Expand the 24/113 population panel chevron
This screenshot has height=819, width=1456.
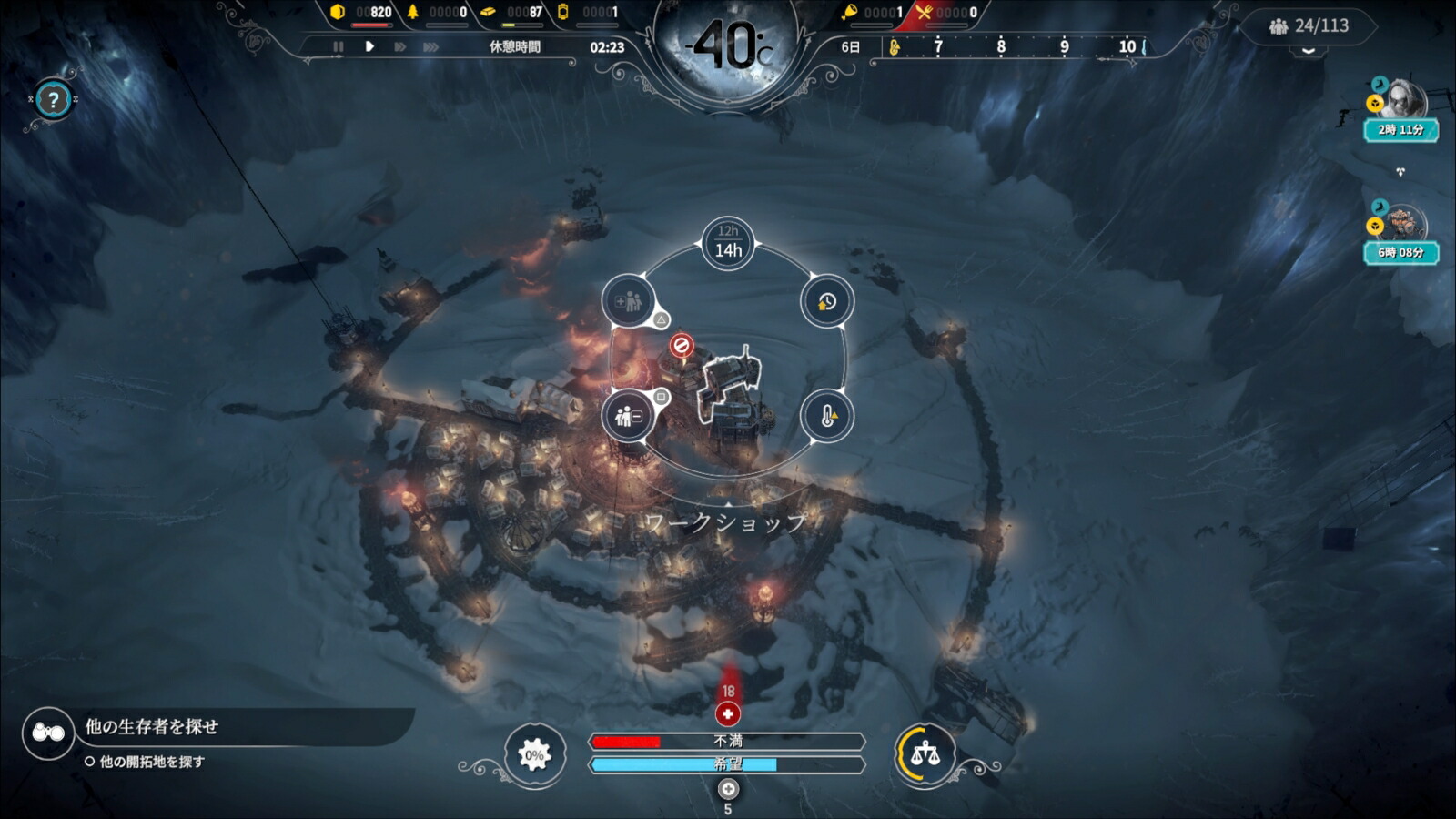click(1308, 52)
